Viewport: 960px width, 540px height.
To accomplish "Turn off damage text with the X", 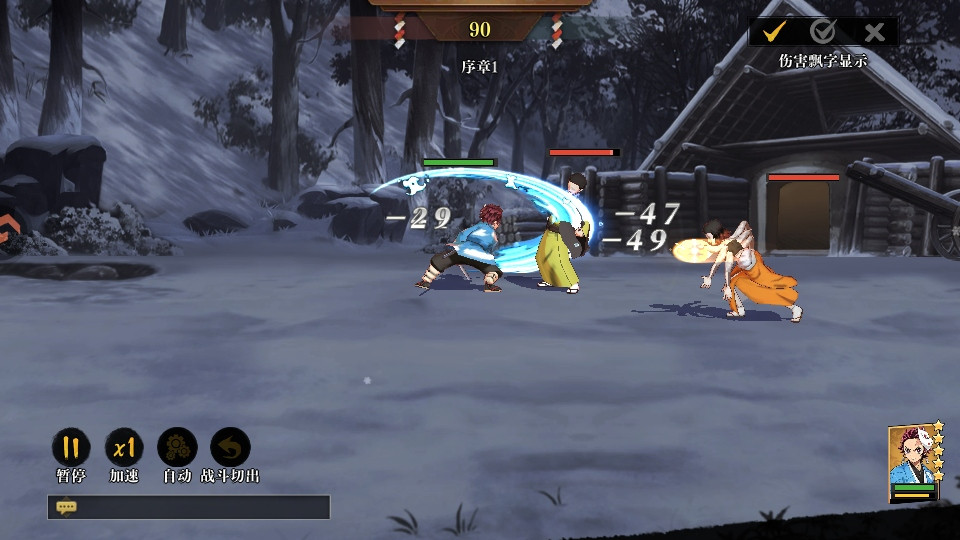I will [874, 32].
